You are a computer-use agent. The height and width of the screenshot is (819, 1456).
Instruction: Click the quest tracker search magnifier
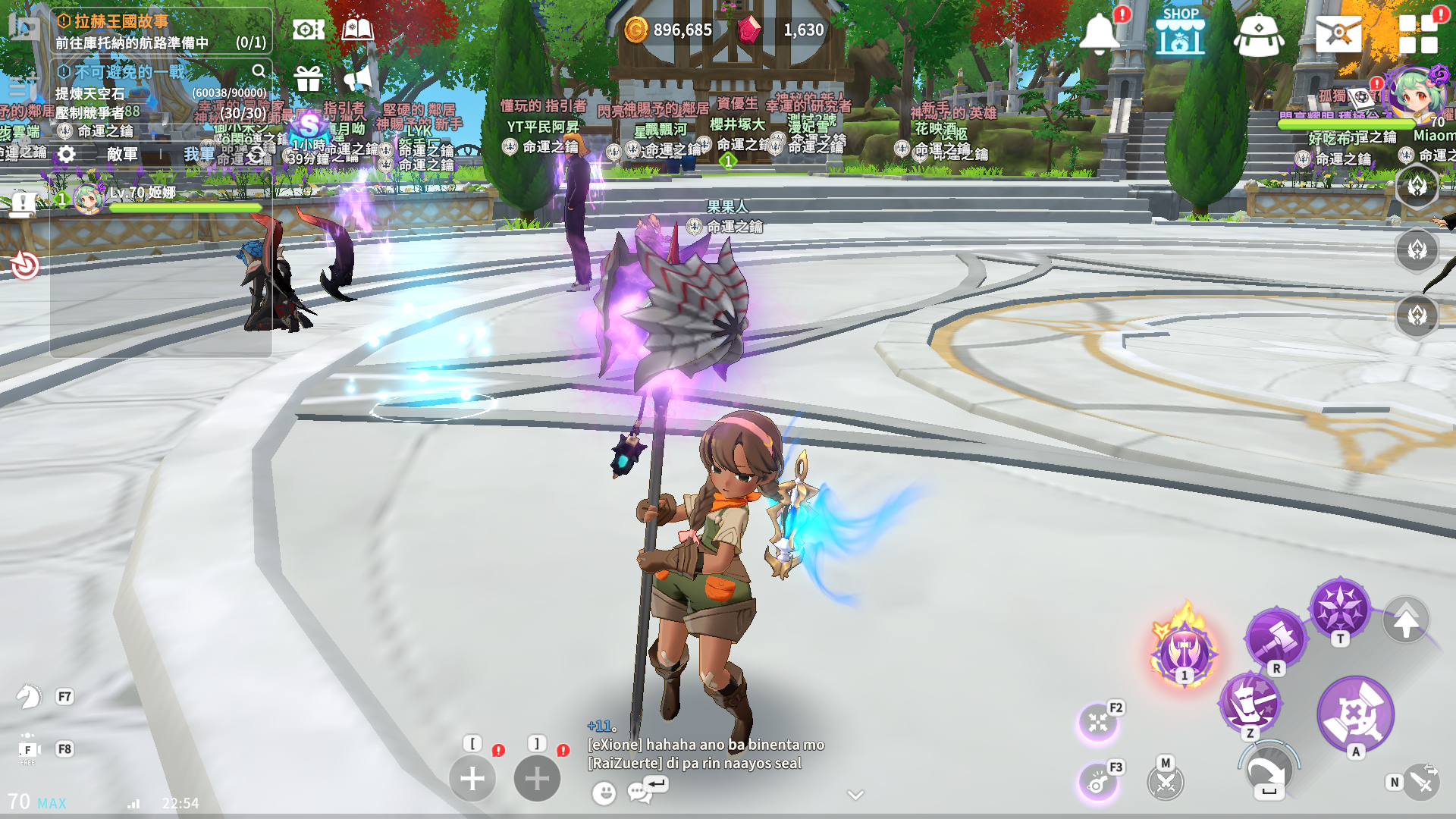pos(259,71)
